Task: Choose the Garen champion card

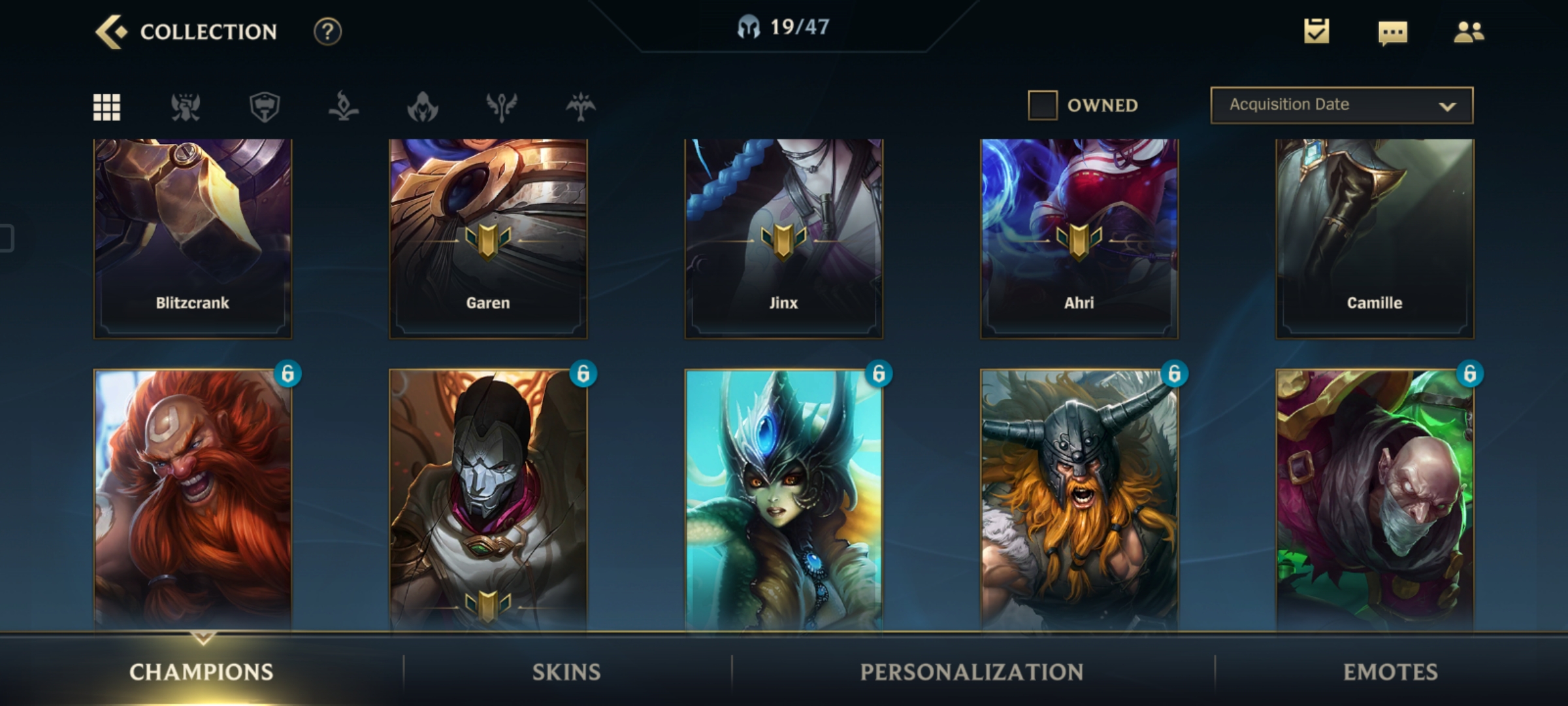Action: click(488, 238)
